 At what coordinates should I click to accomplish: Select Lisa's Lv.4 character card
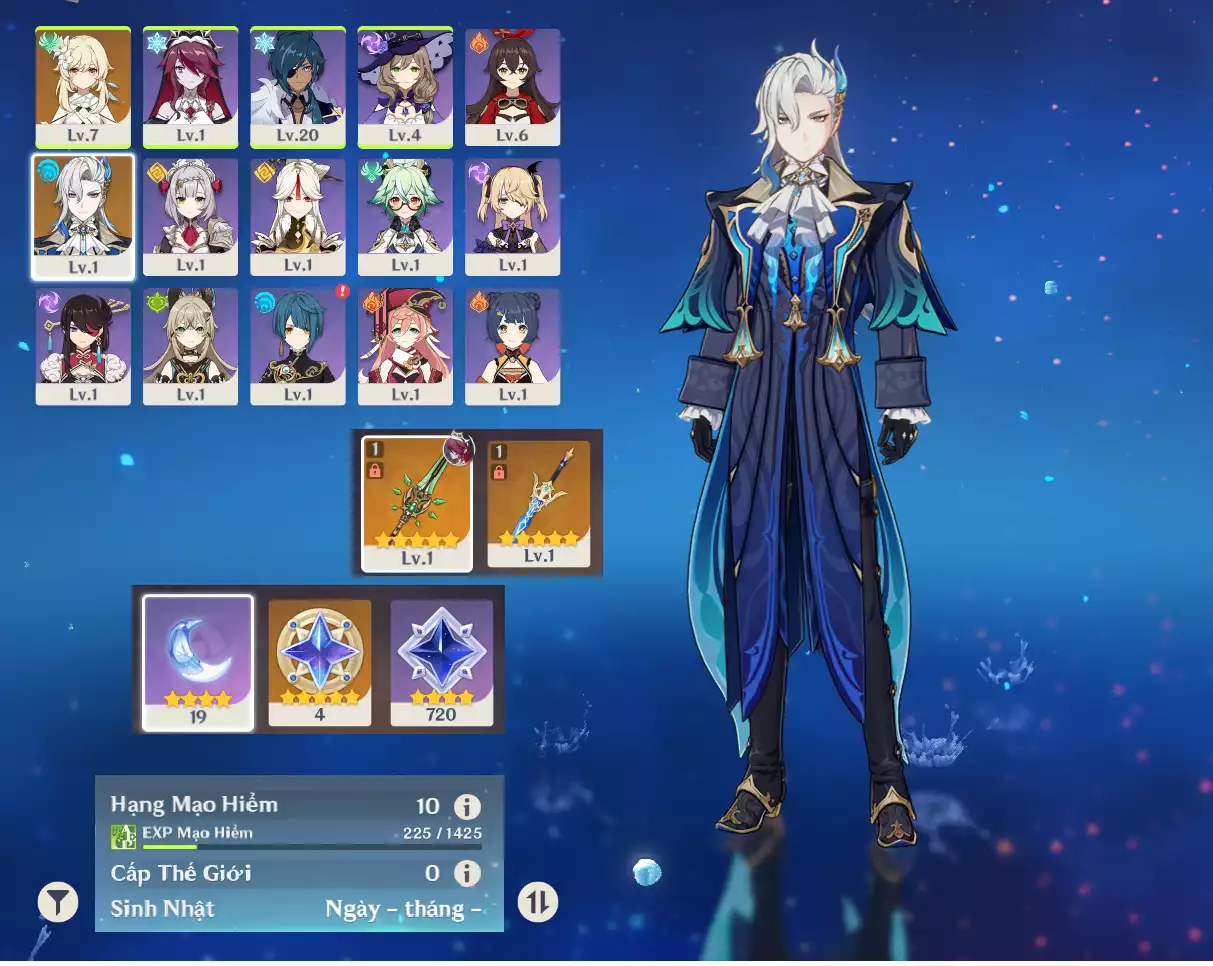point(405,88)
